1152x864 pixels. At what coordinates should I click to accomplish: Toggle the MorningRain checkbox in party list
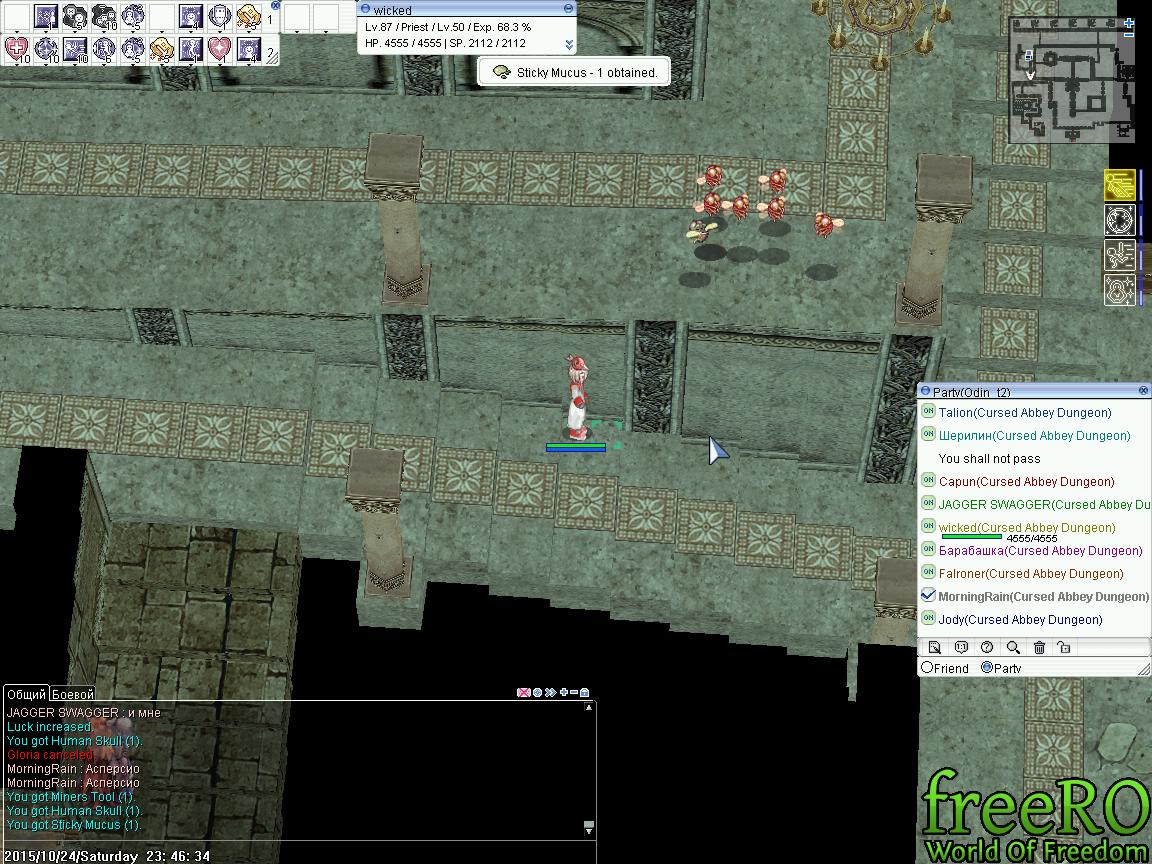pyautogui.click(x=928, y=595)
